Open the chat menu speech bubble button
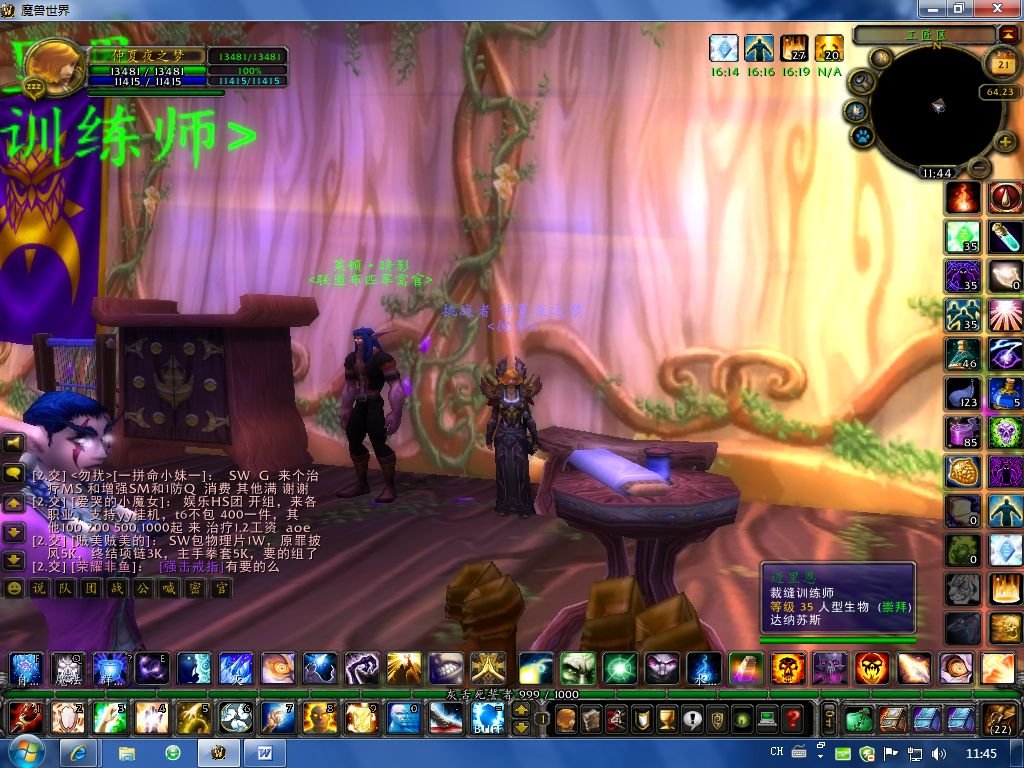Image resolution: width=1024 pixels, height=768 pixels. tap(14, 473)
